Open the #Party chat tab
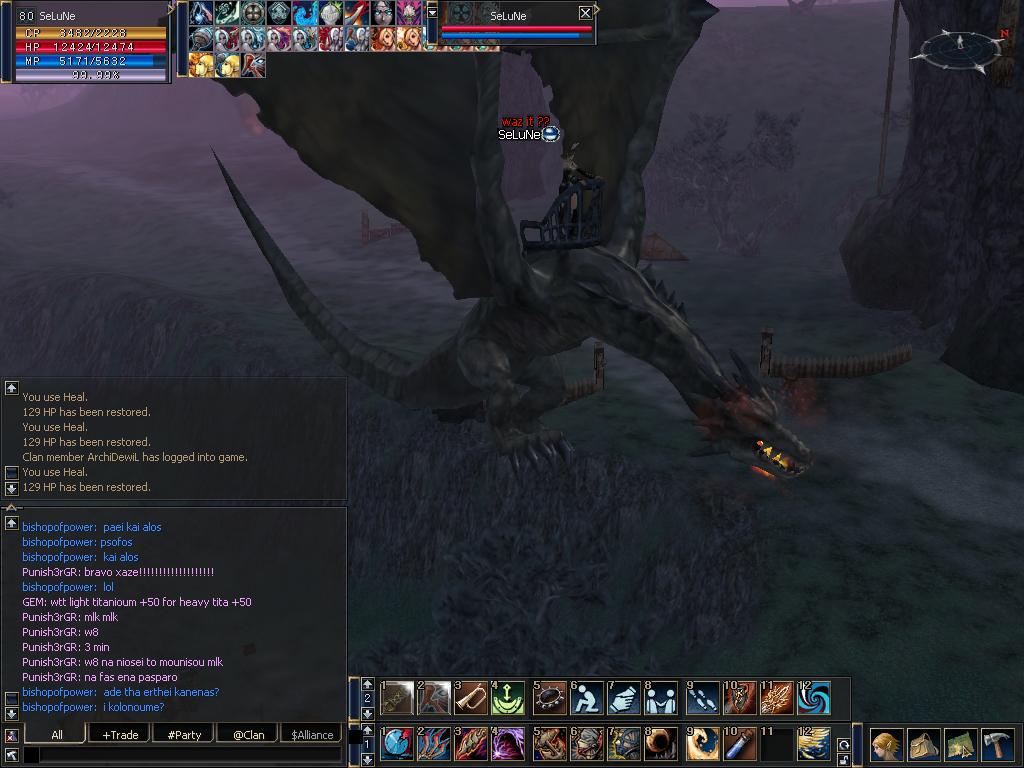 [184, 735]
